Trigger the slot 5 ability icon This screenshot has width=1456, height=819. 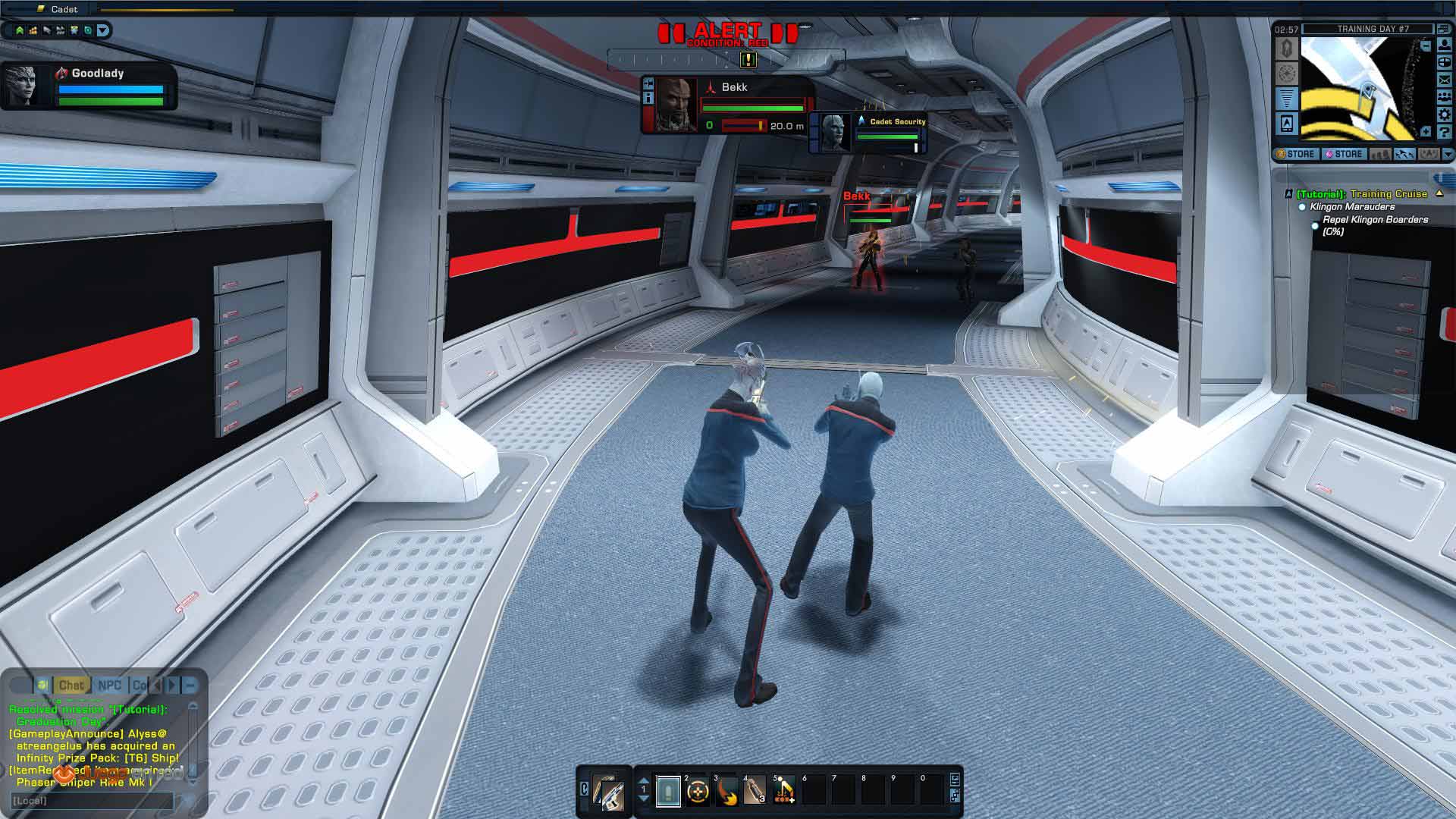(x=784, y=792)
